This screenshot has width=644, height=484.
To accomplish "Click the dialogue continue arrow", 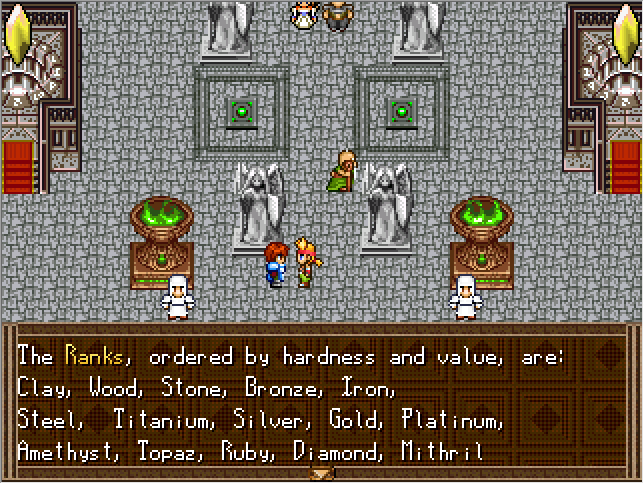I will click(322, 473).
